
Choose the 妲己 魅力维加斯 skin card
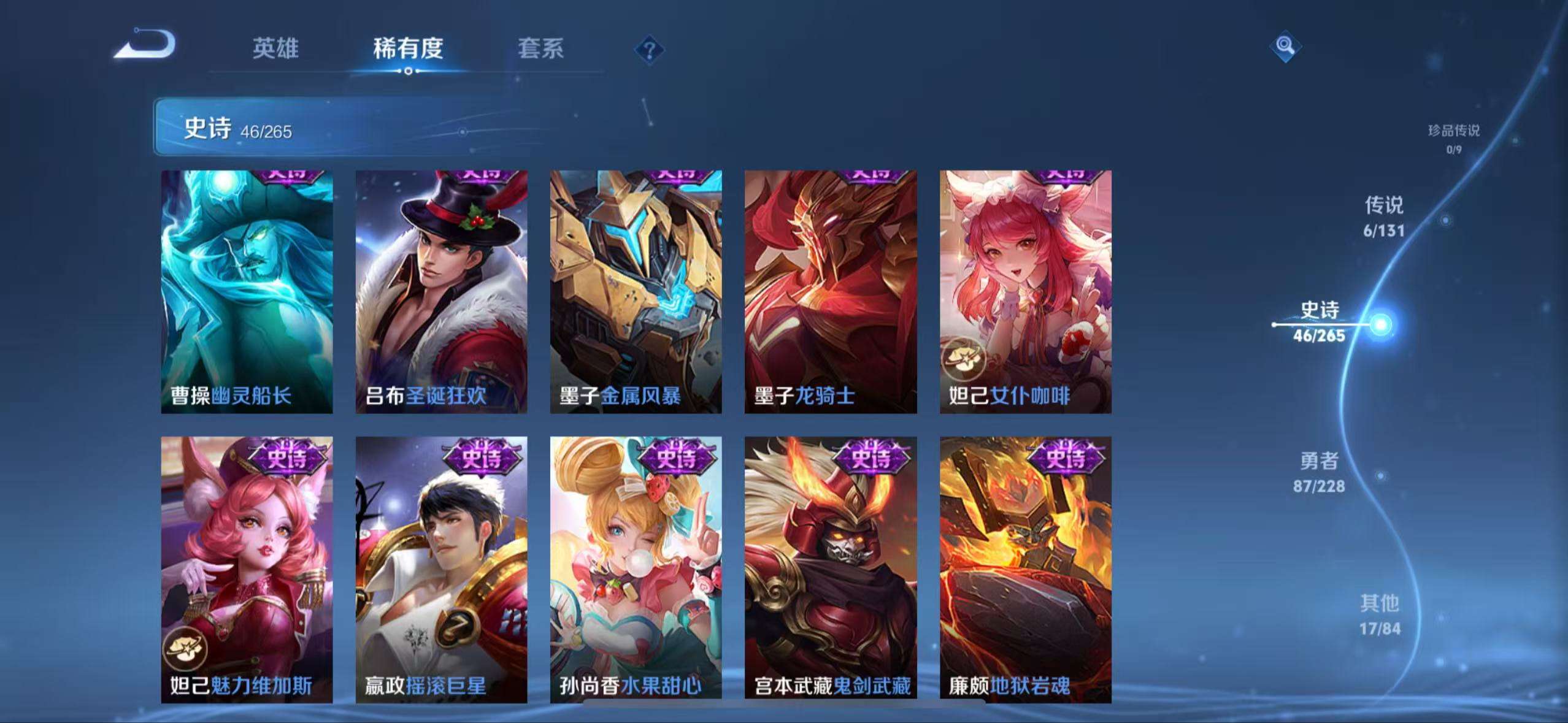point(247,569)
